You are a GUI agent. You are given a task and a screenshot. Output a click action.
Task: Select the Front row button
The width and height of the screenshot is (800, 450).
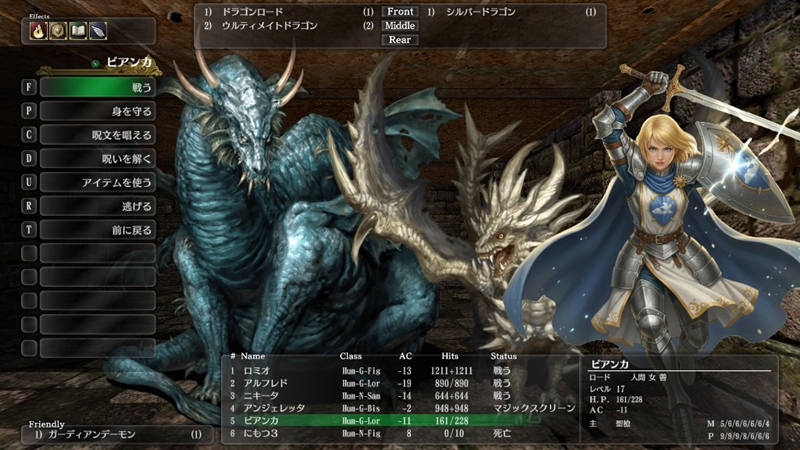pyautogui.click(x=400, y=12)
